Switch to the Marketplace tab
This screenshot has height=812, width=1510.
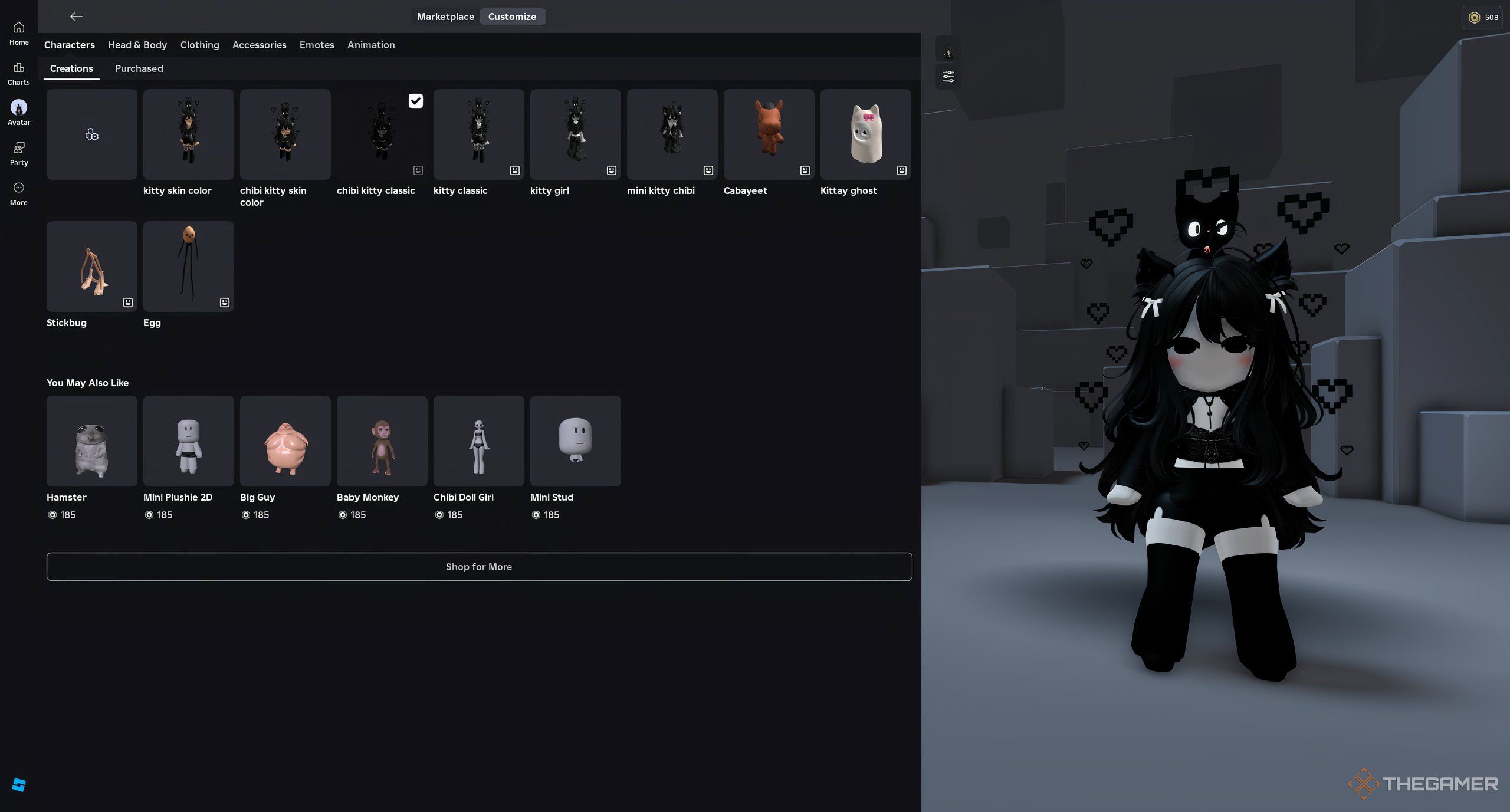coord(445,17)
